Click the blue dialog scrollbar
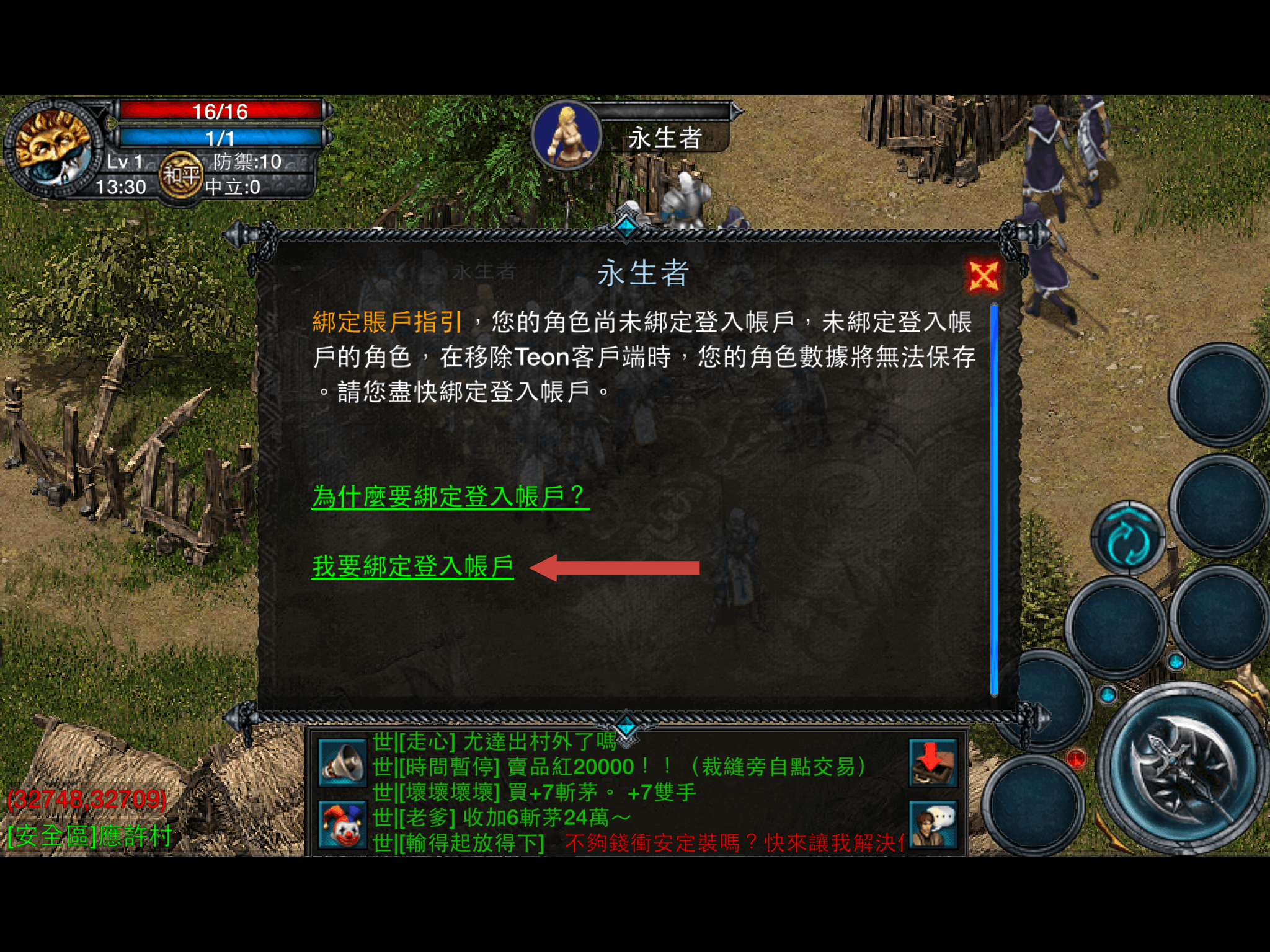 click(994, 499)
